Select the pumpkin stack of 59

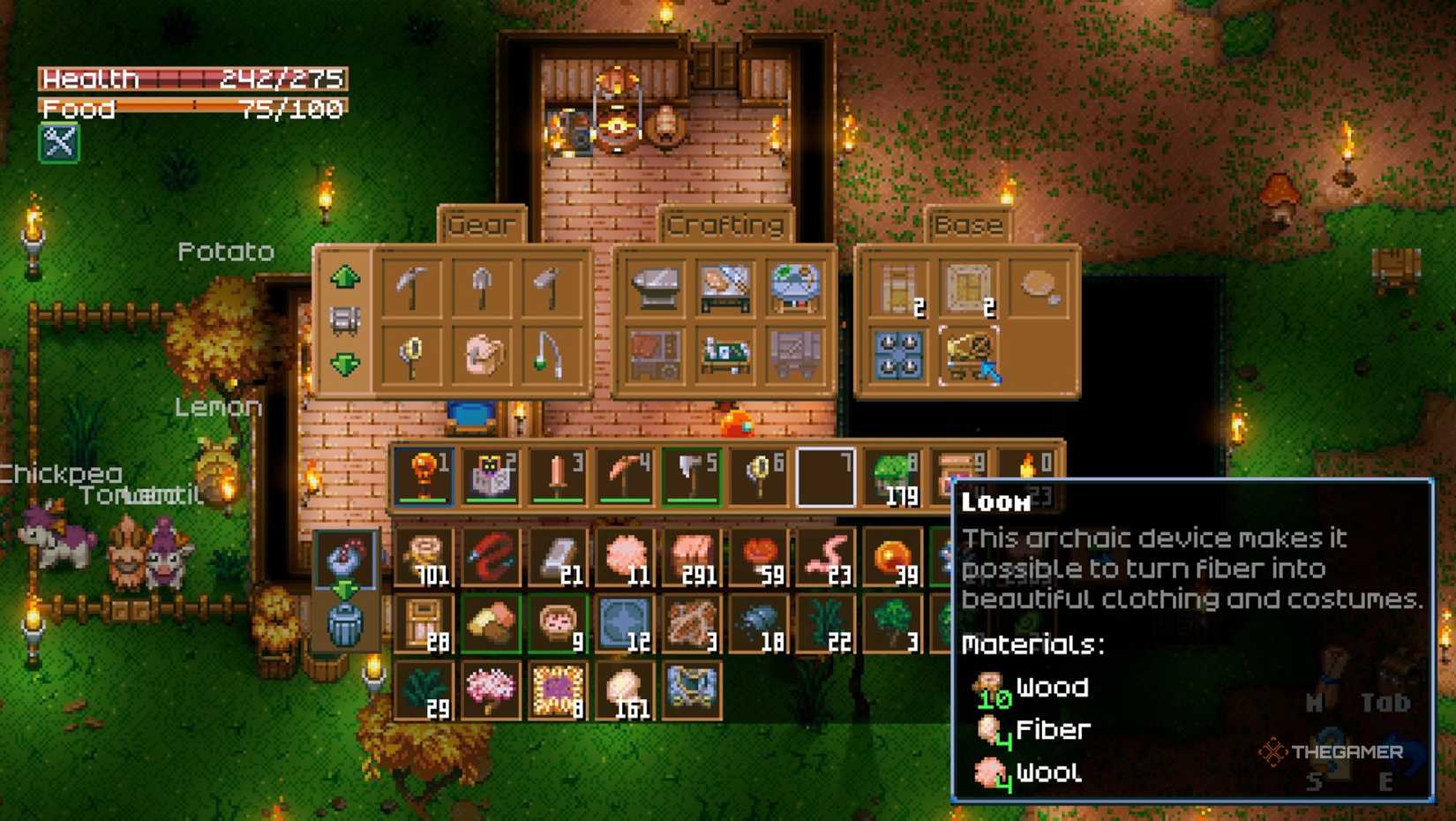pos(759,558)
